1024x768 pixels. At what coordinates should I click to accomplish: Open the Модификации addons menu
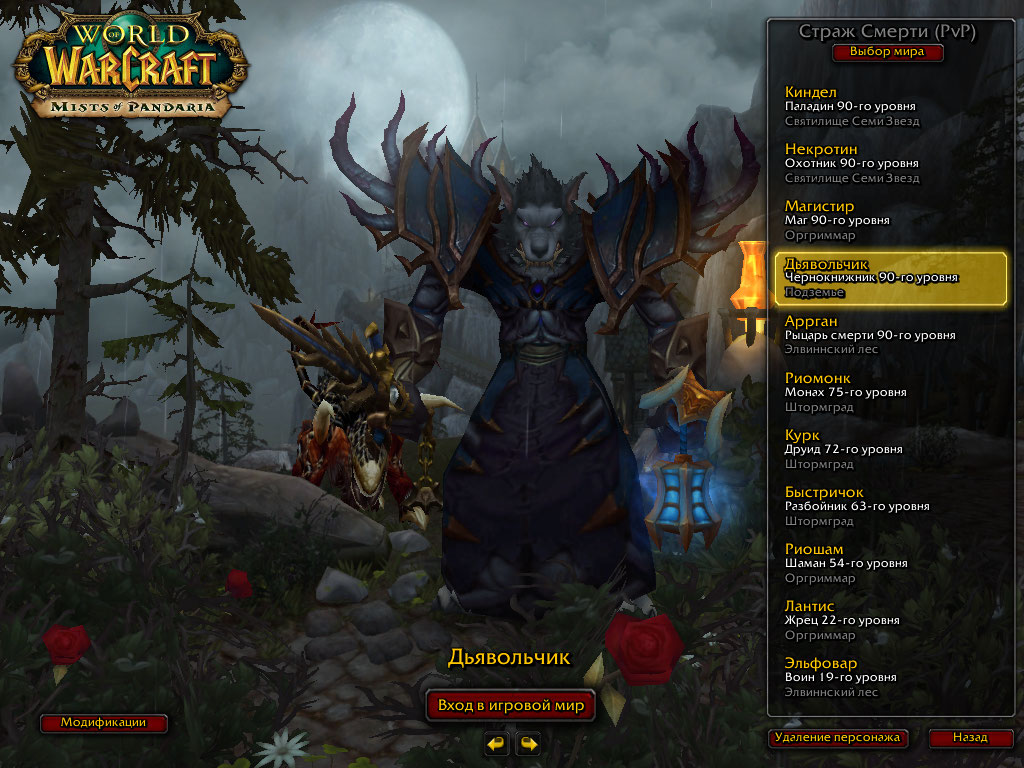click(103, 722)
